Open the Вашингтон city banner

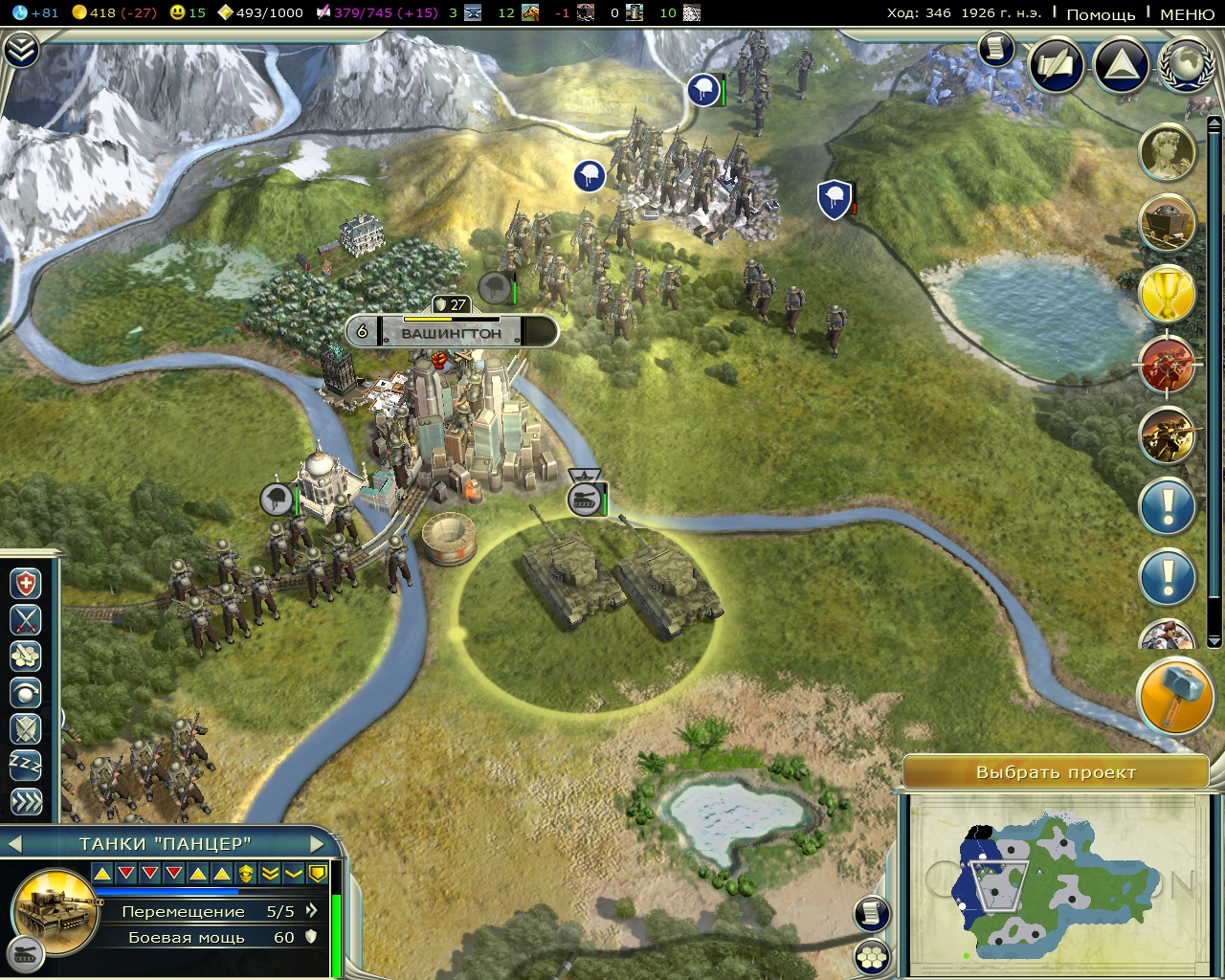tap(451, 333)
